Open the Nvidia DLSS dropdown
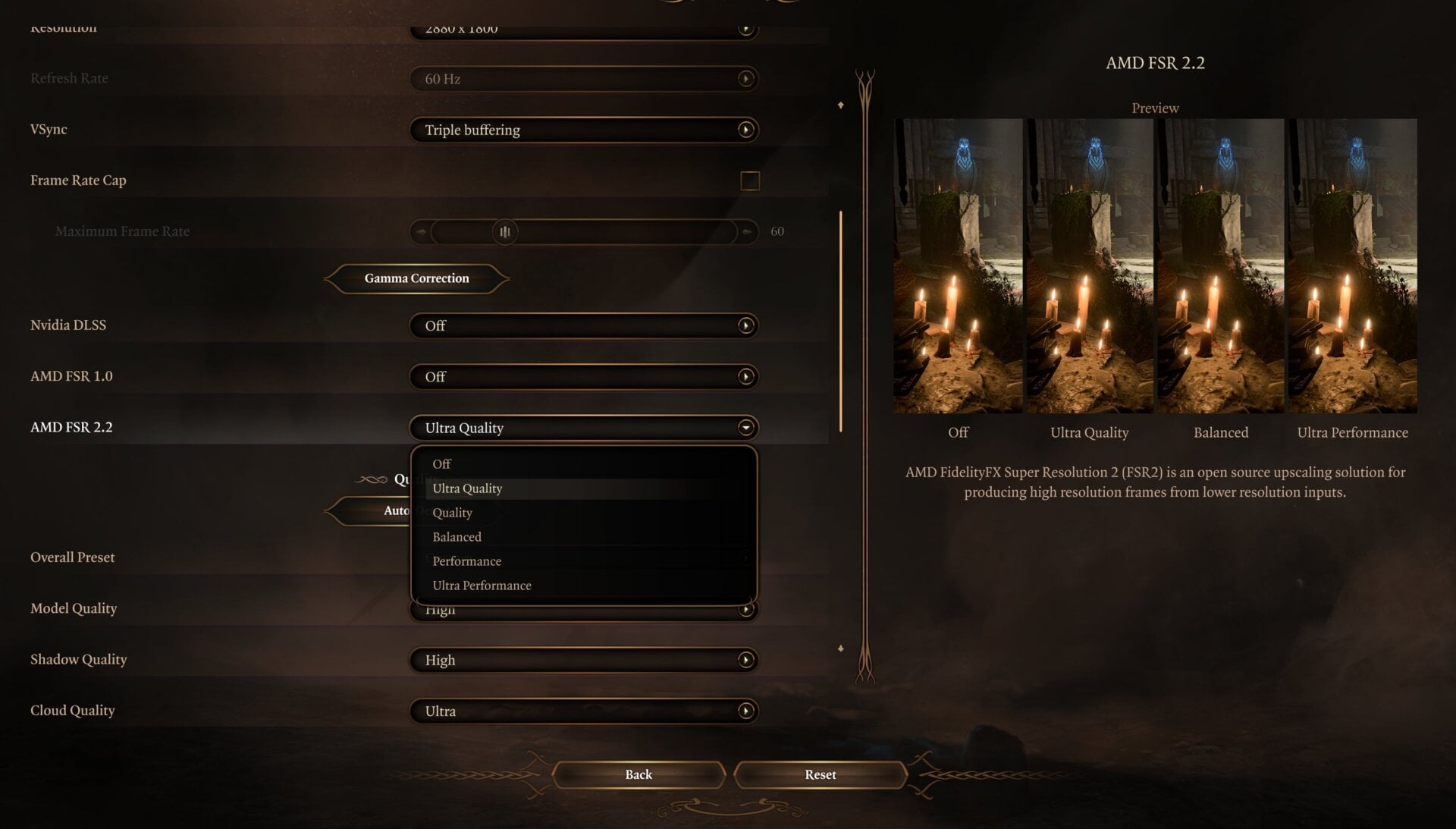 pyautogui.click(x=583, y=325)
